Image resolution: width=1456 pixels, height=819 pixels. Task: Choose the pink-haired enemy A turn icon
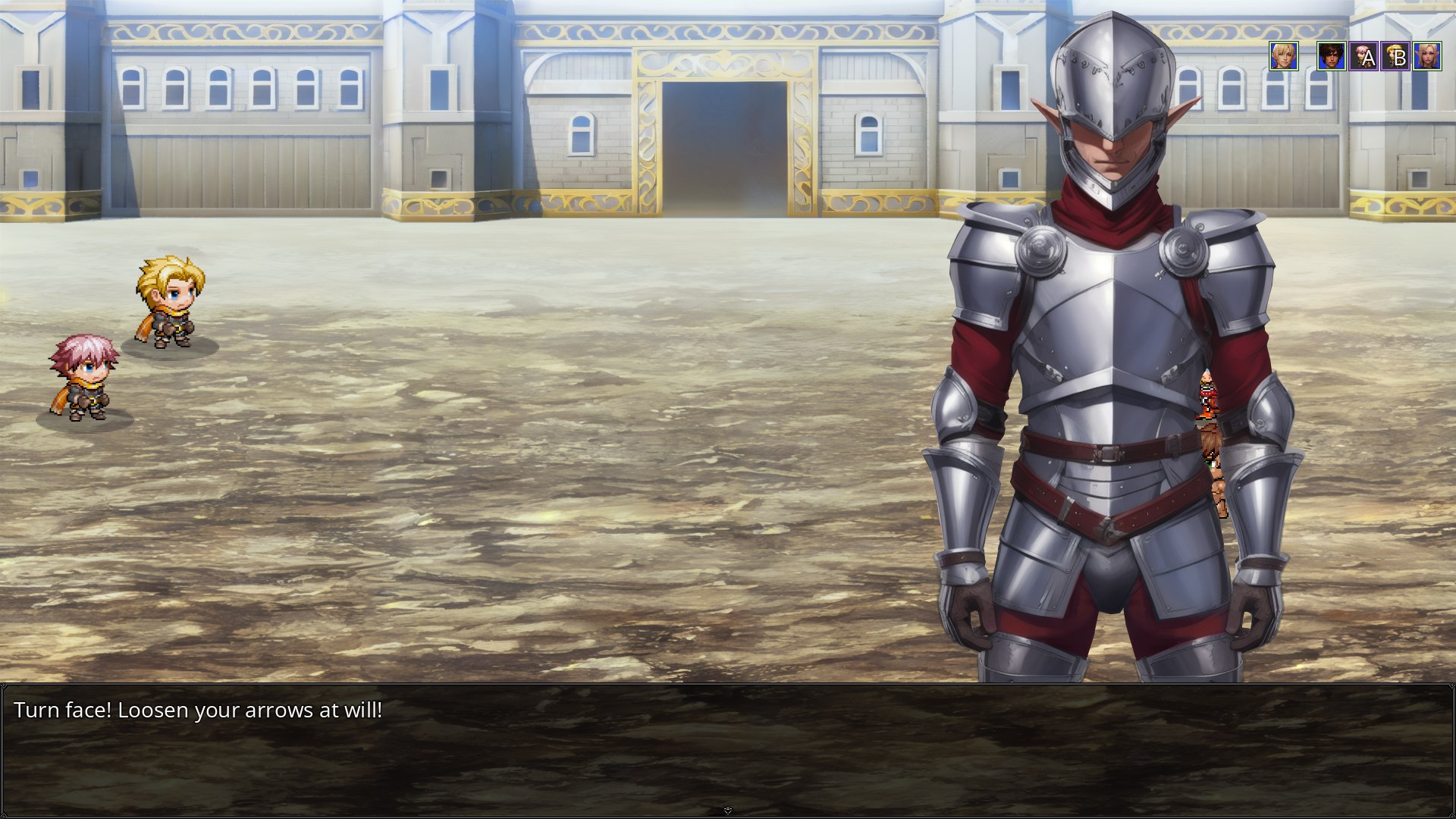pos(1363,56)
